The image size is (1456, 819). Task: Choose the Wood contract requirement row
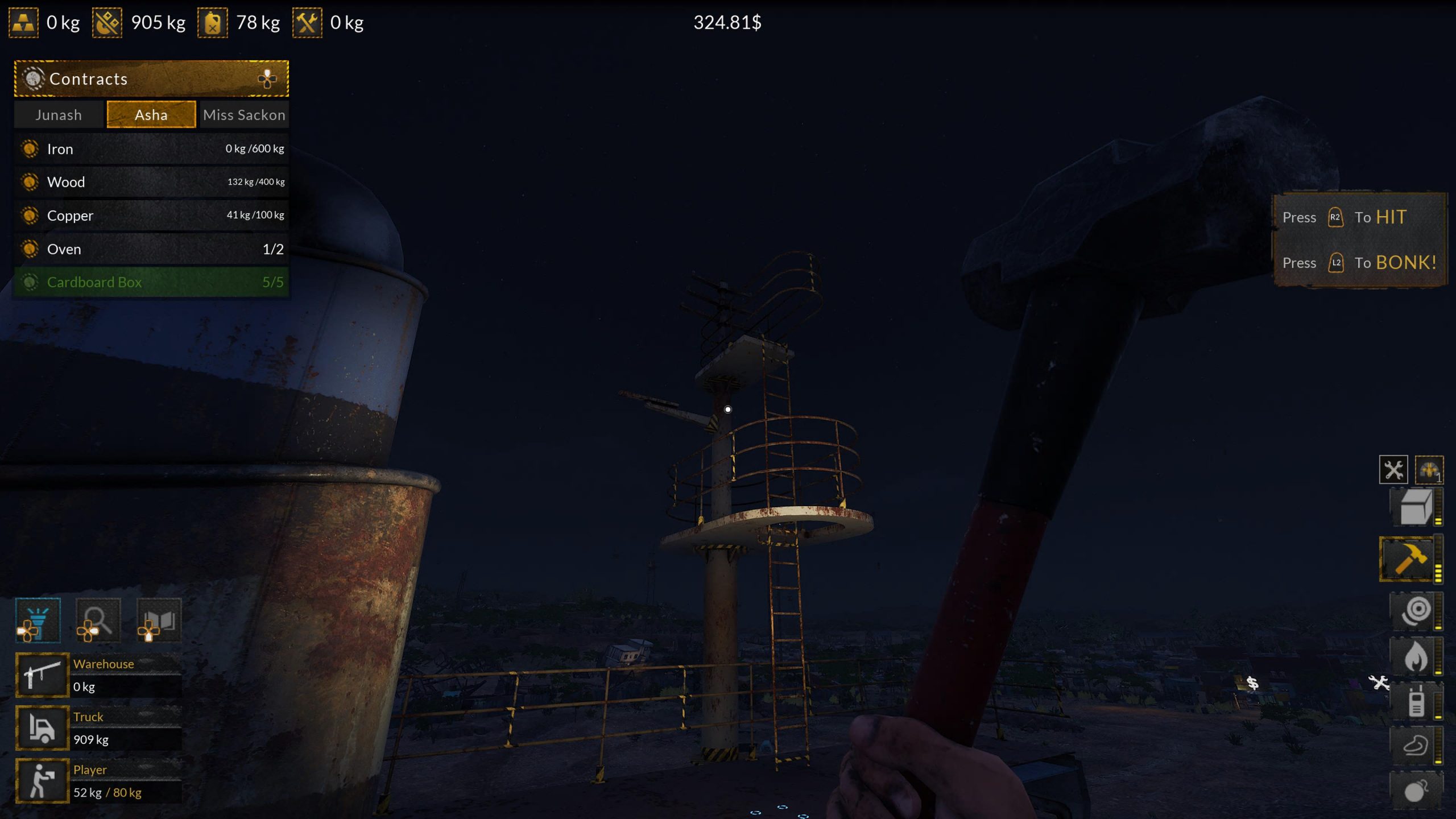151,182
